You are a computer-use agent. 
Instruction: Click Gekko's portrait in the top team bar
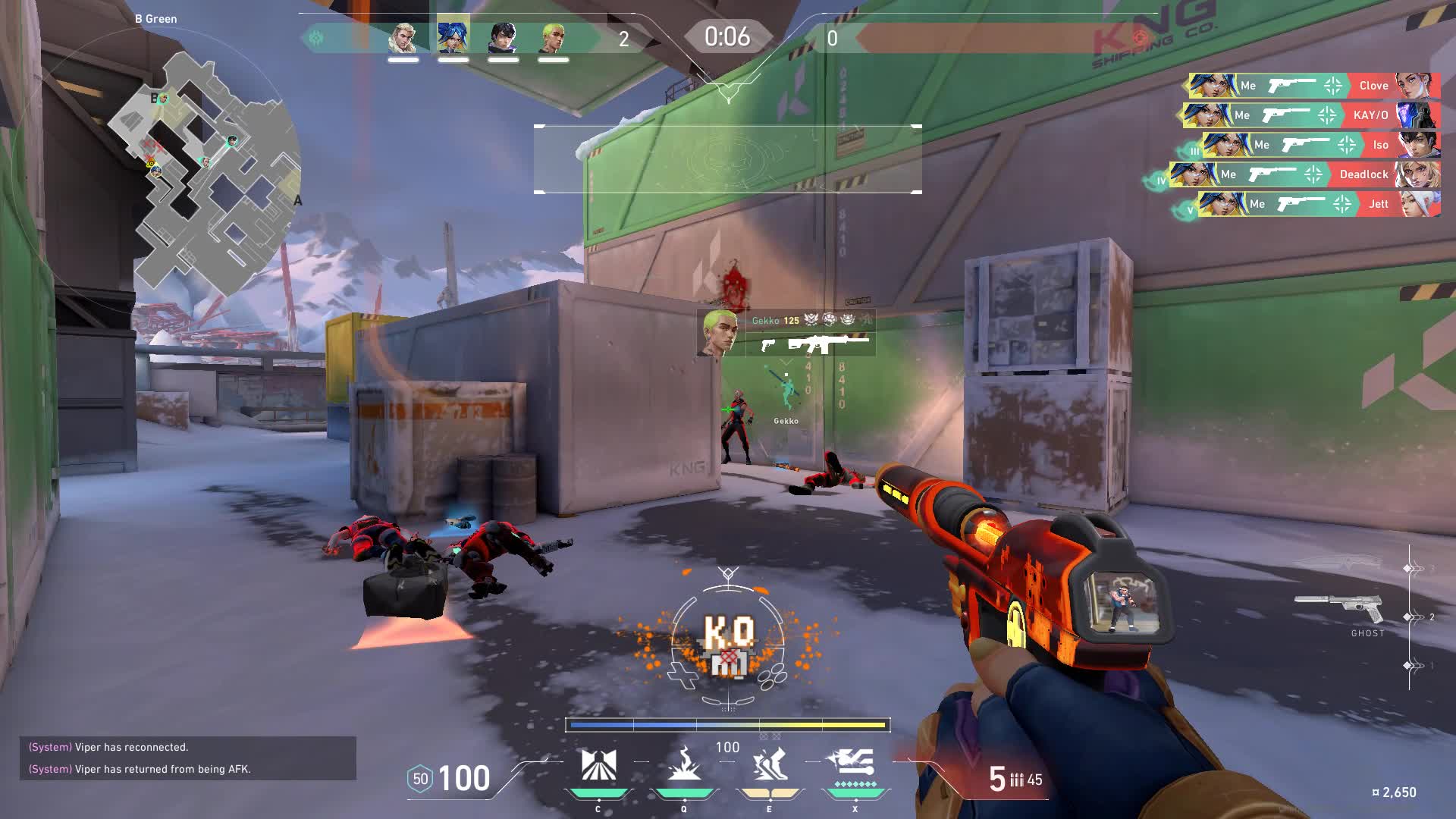click(553, 38)
